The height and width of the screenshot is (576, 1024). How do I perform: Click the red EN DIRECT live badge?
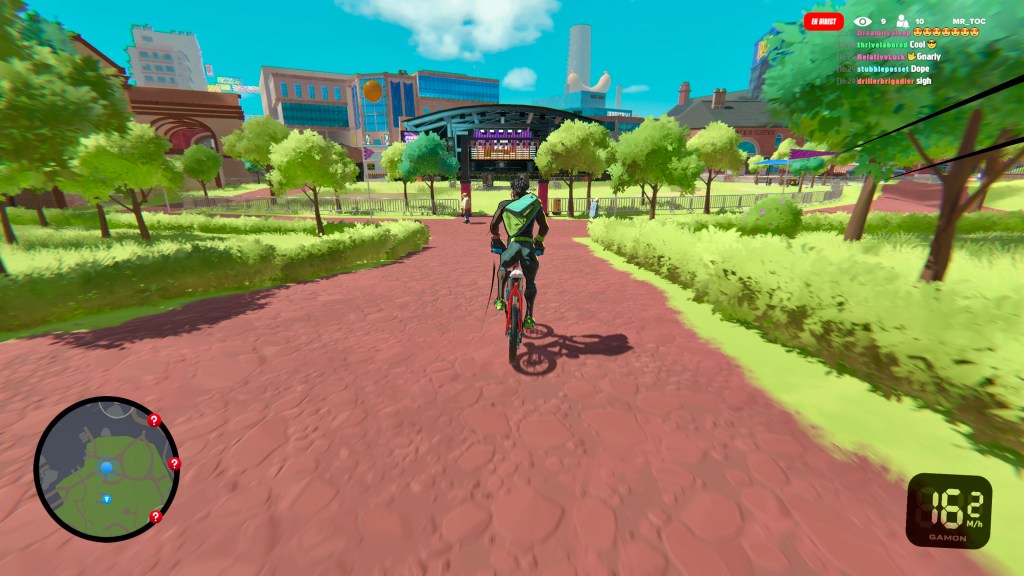(x=824, y=21)
